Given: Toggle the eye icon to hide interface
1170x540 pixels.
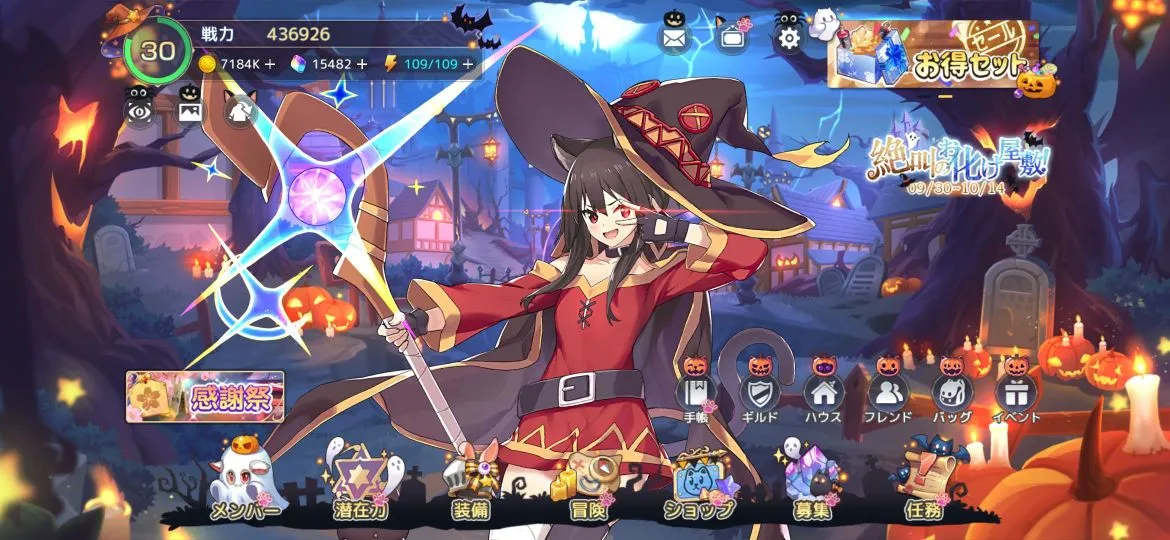Looking at the screenshot, I should (139, 107).
